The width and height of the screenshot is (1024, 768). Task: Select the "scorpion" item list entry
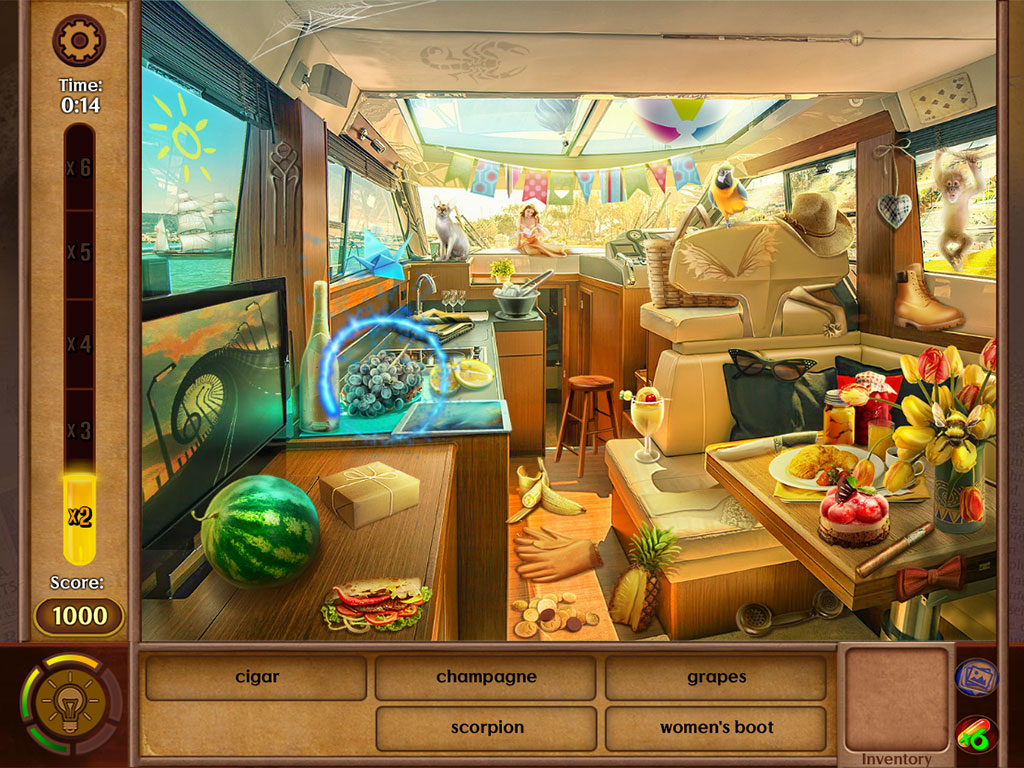tap(486, 728)
